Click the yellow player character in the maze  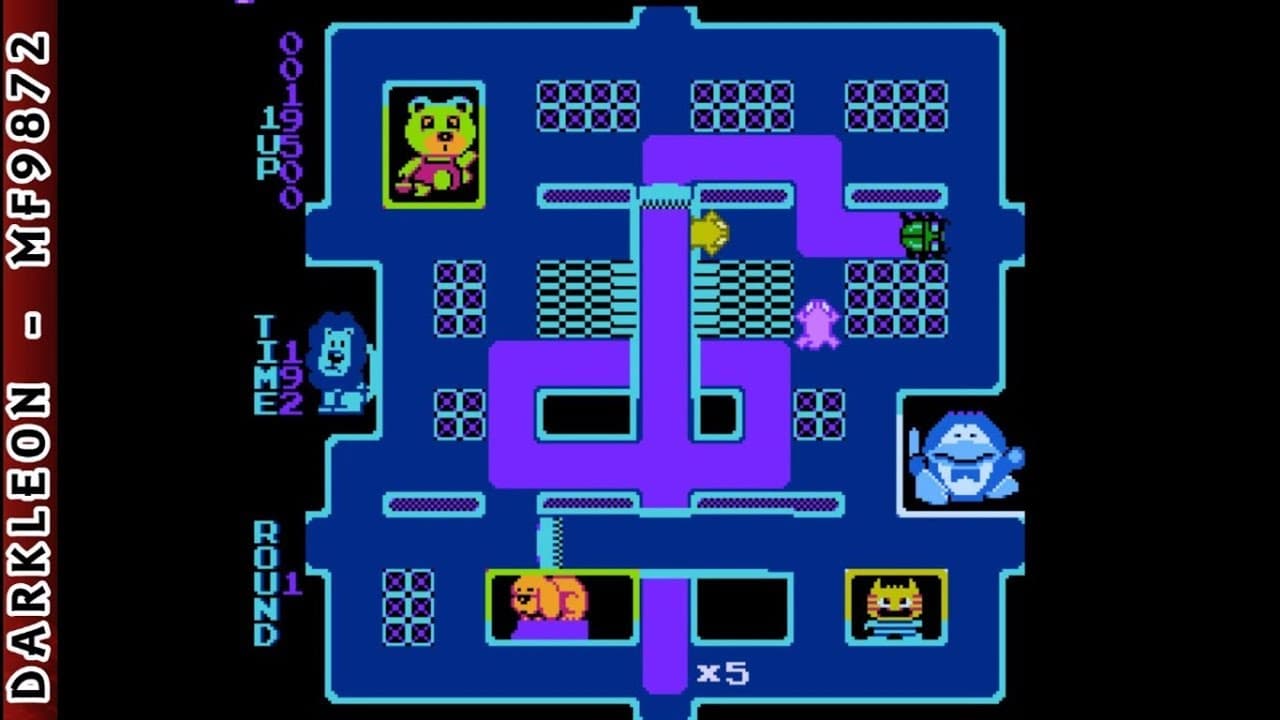point(710,232)
